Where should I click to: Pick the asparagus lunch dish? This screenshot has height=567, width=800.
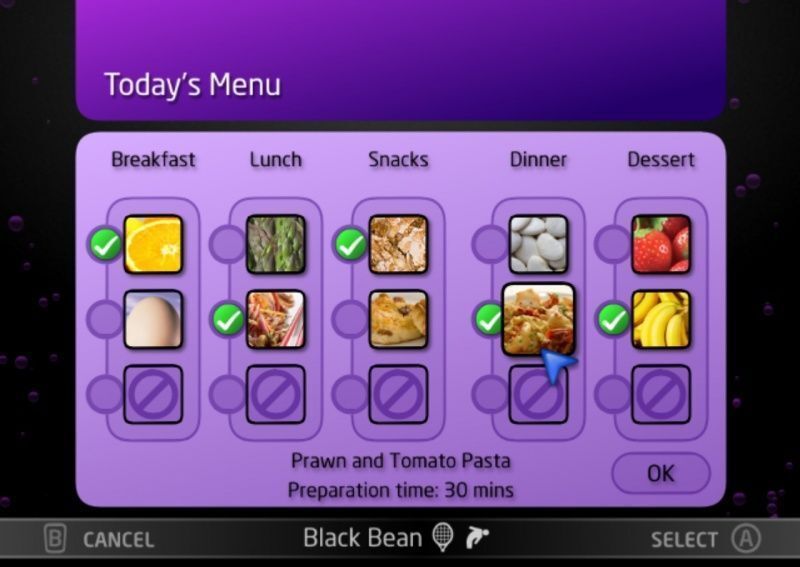[x=275, y=244]
